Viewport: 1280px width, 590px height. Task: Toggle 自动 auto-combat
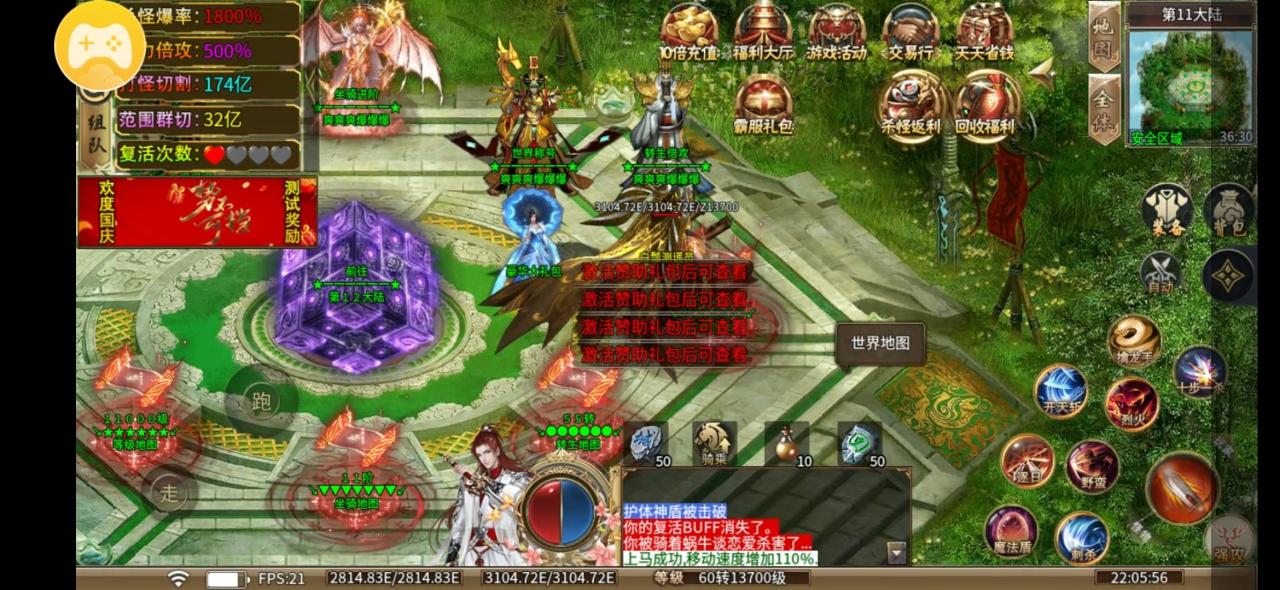(x=1160, y=272)
